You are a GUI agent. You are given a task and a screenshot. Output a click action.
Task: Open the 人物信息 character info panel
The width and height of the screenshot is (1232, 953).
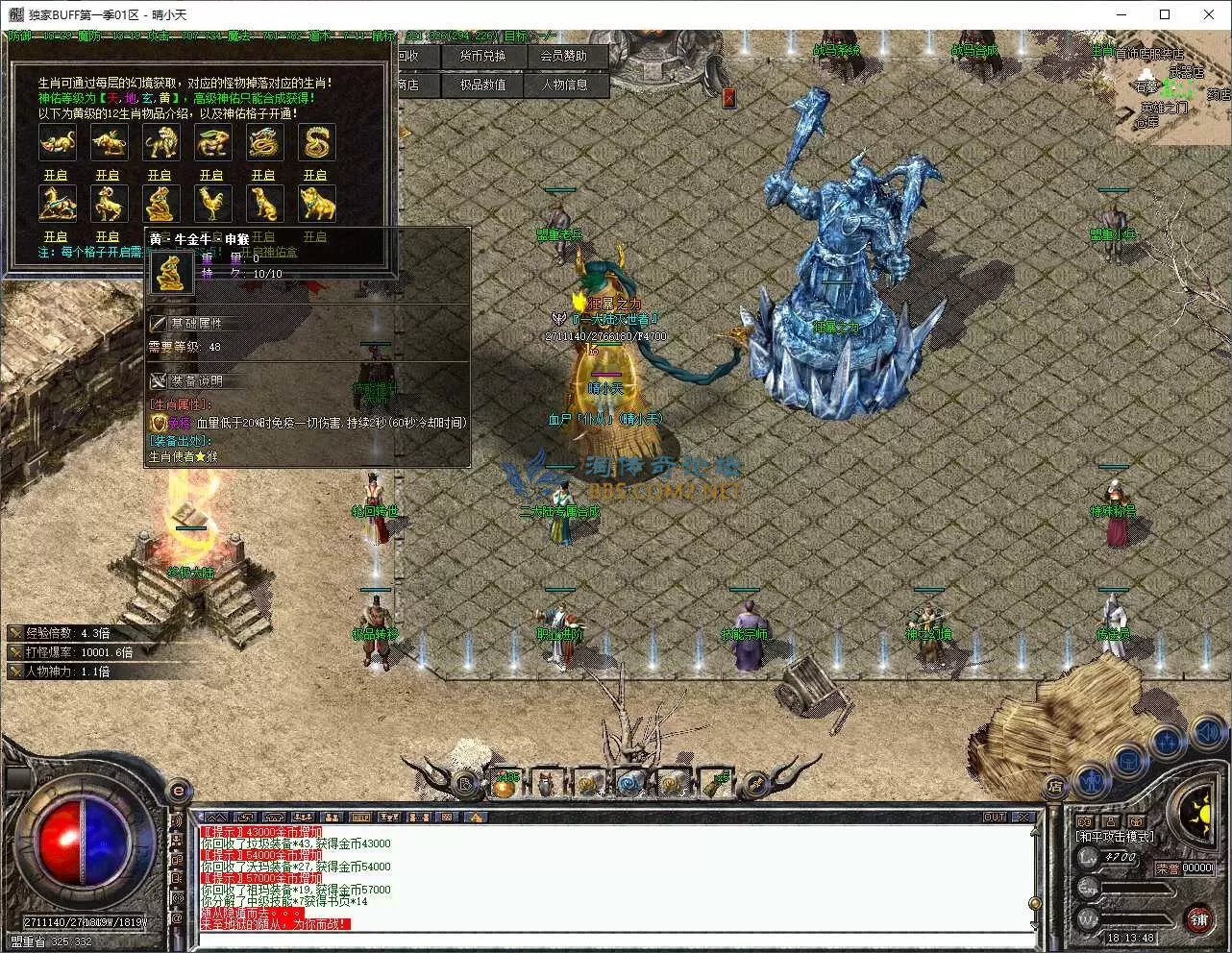coord(564,86)
